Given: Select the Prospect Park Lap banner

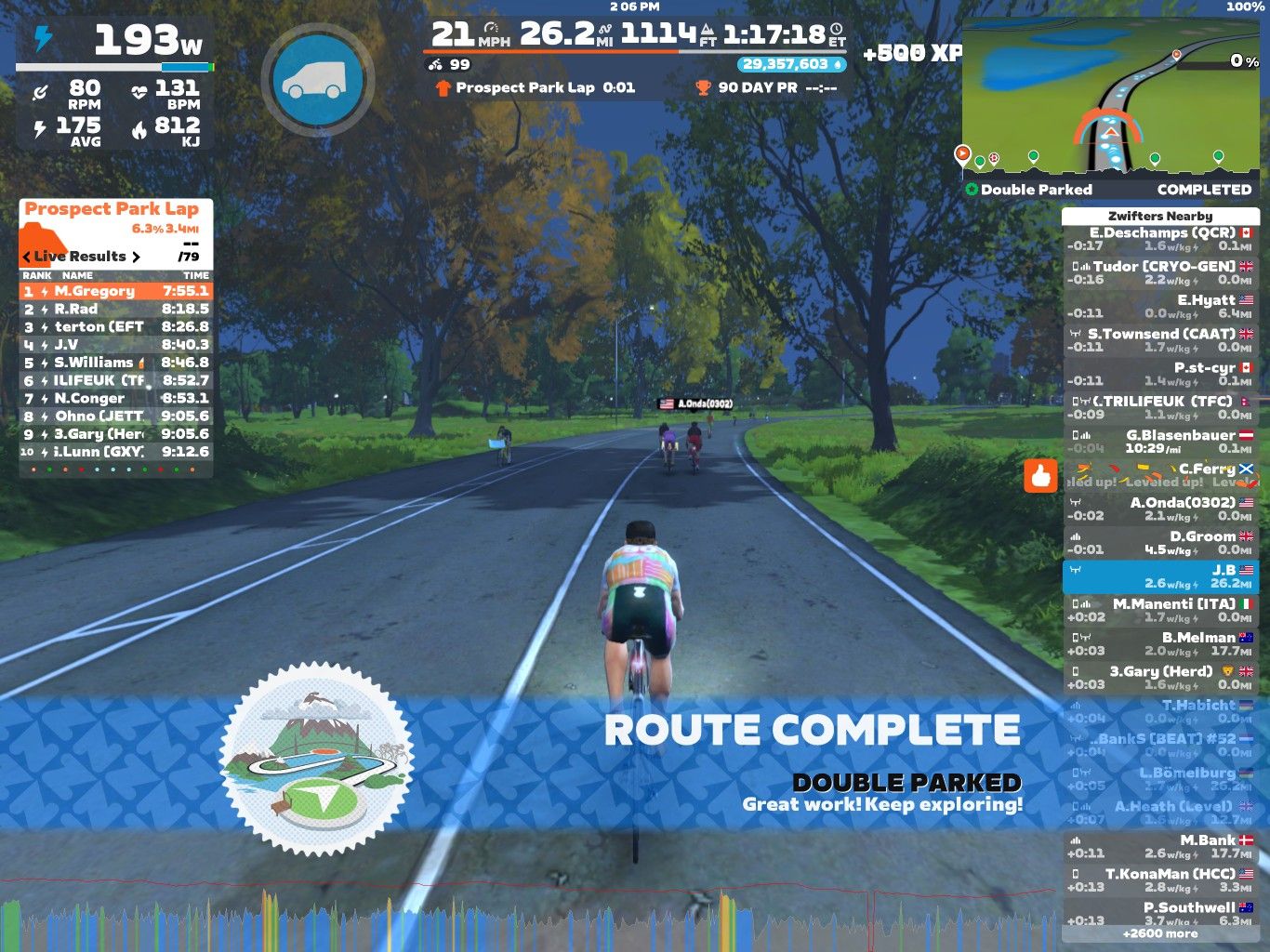Looking at the screenshot, I should [x=112, y=208].
